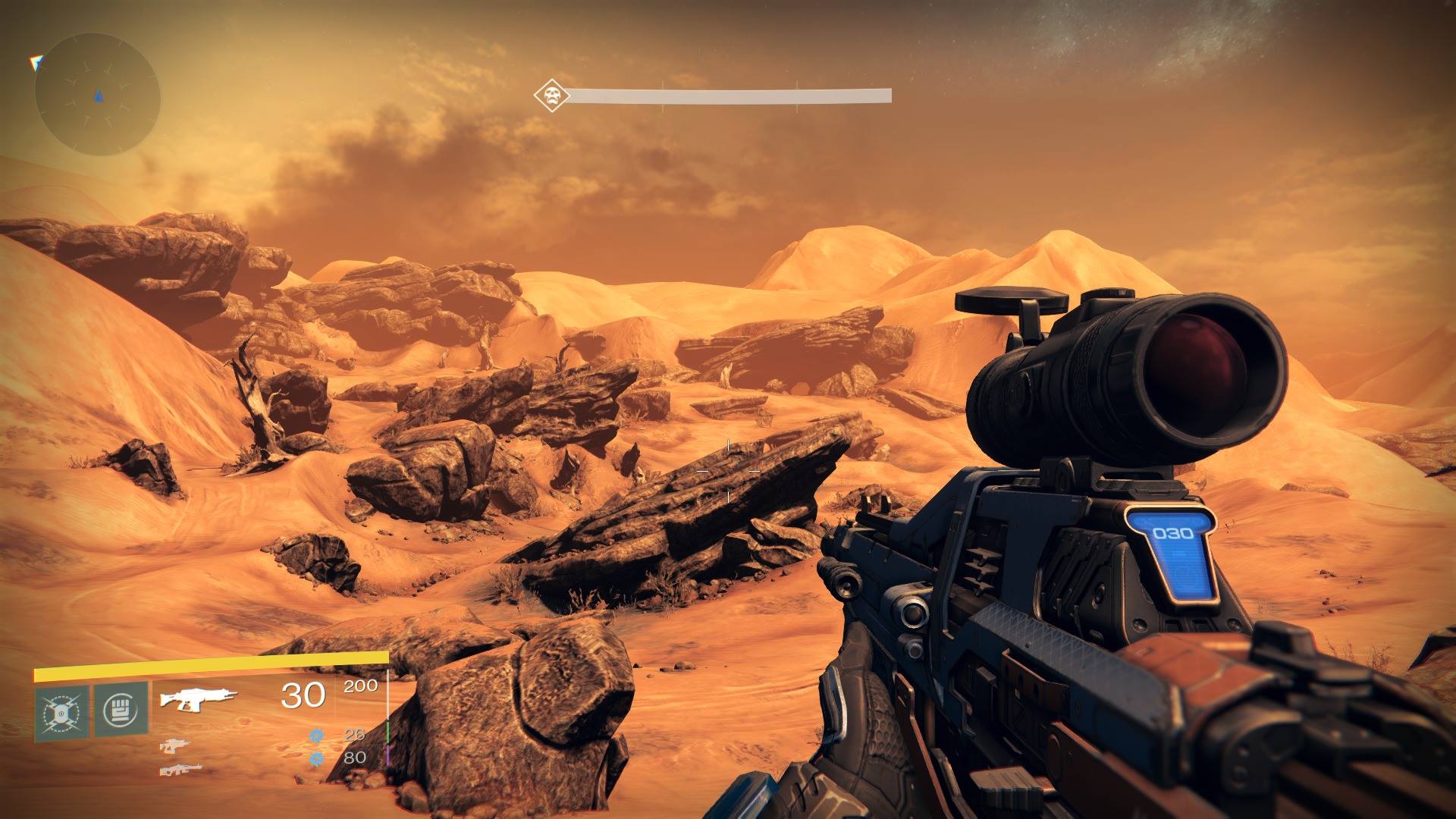Select the equipped primary rifle icon

[199, 698]
